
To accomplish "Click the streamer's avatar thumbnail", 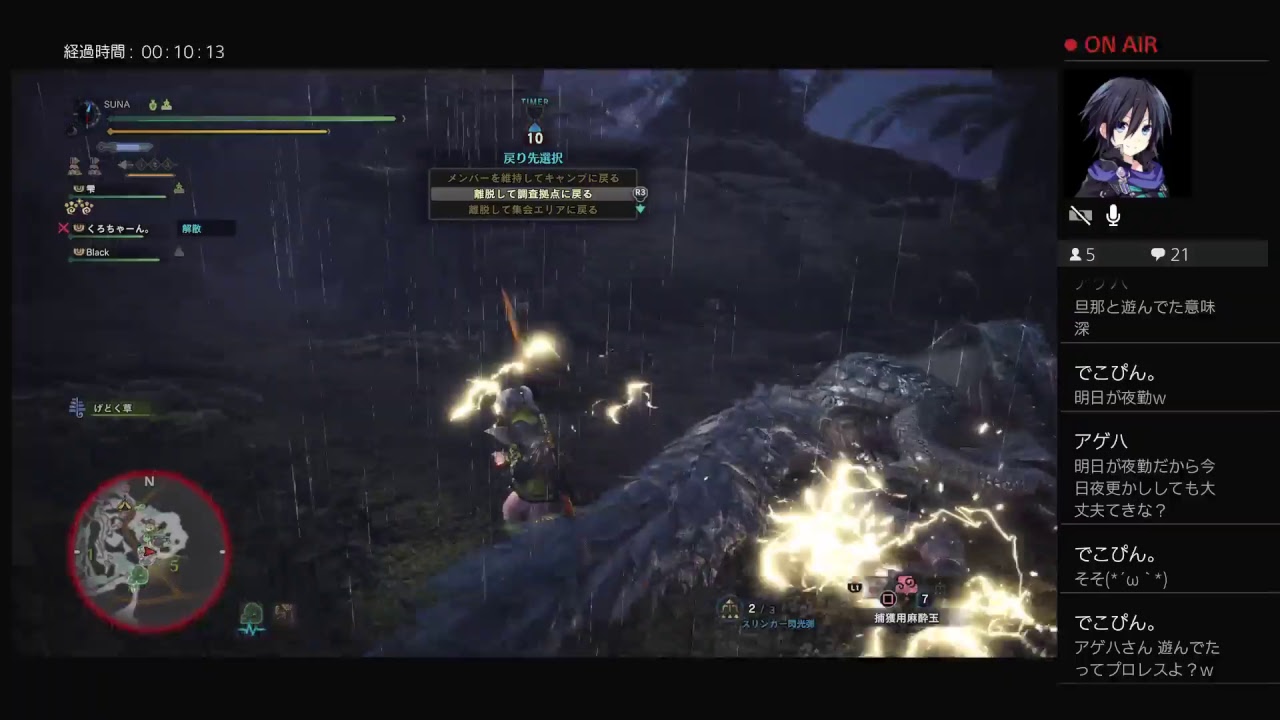I will [1126, 135].
